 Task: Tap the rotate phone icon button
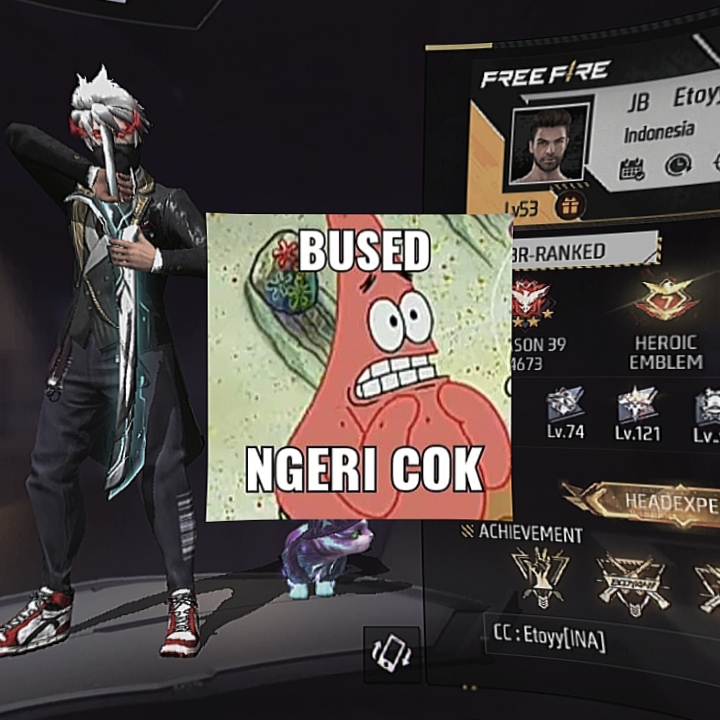[392, 654]
